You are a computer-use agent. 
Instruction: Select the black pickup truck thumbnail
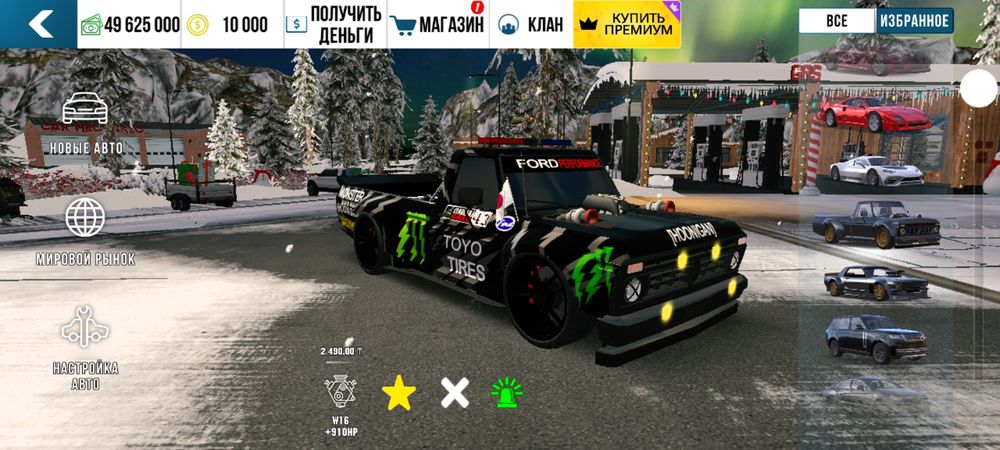point(875,227)
